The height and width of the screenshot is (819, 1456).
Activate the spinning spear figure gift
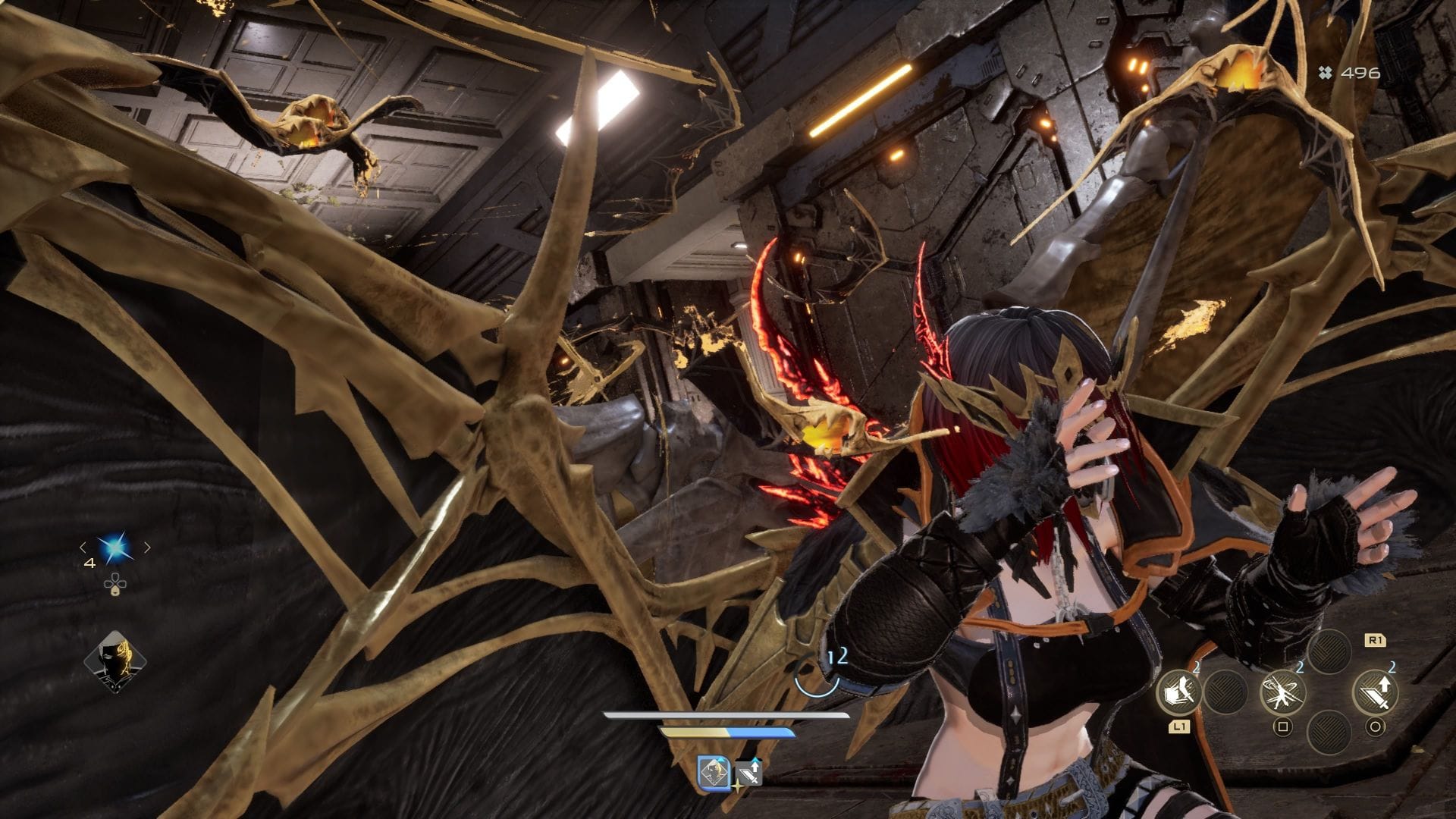1282,692
